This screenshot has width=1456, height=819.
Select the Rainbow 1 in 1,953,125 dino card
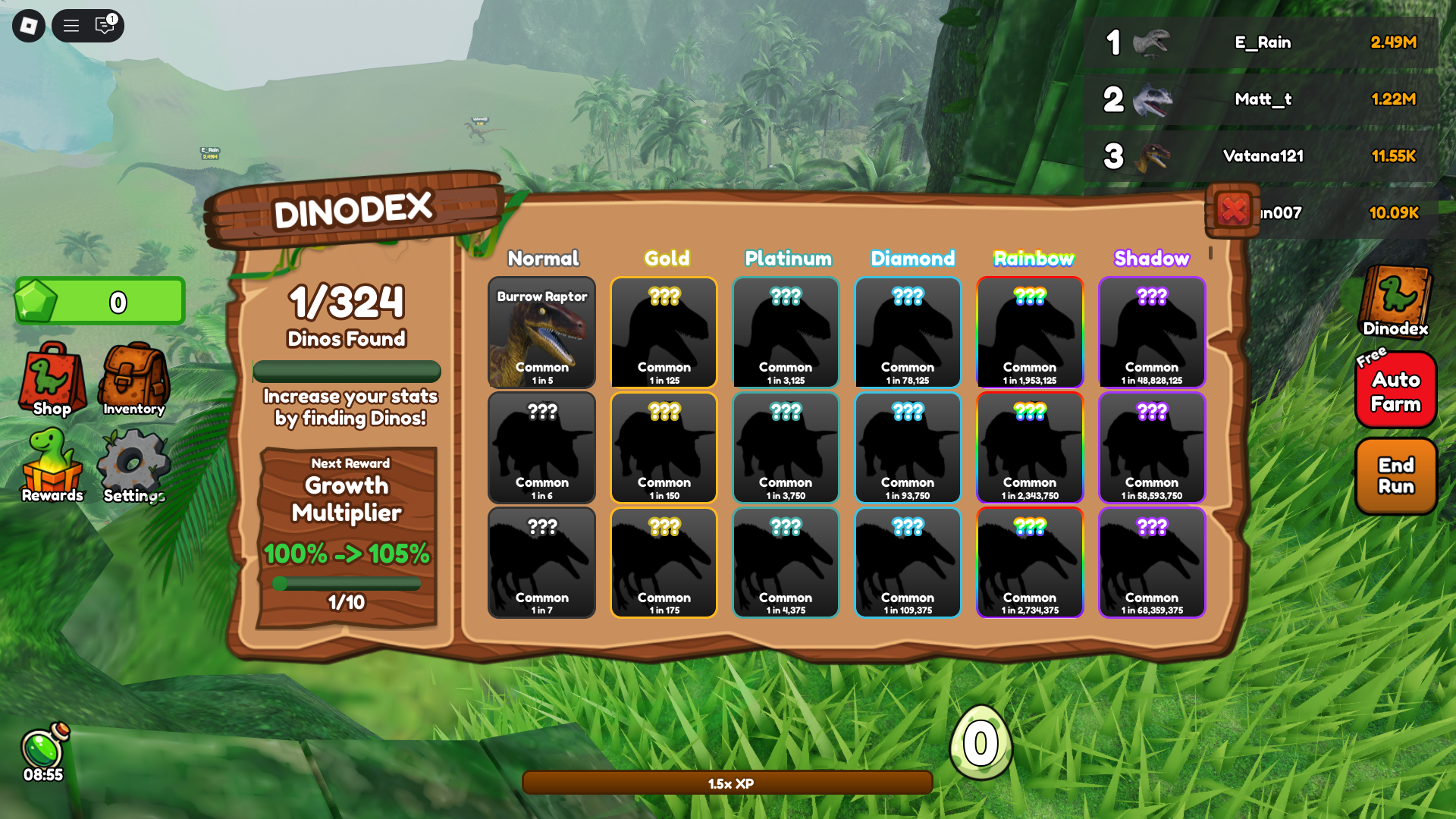pyautogui.click(x=1030, y=332)
